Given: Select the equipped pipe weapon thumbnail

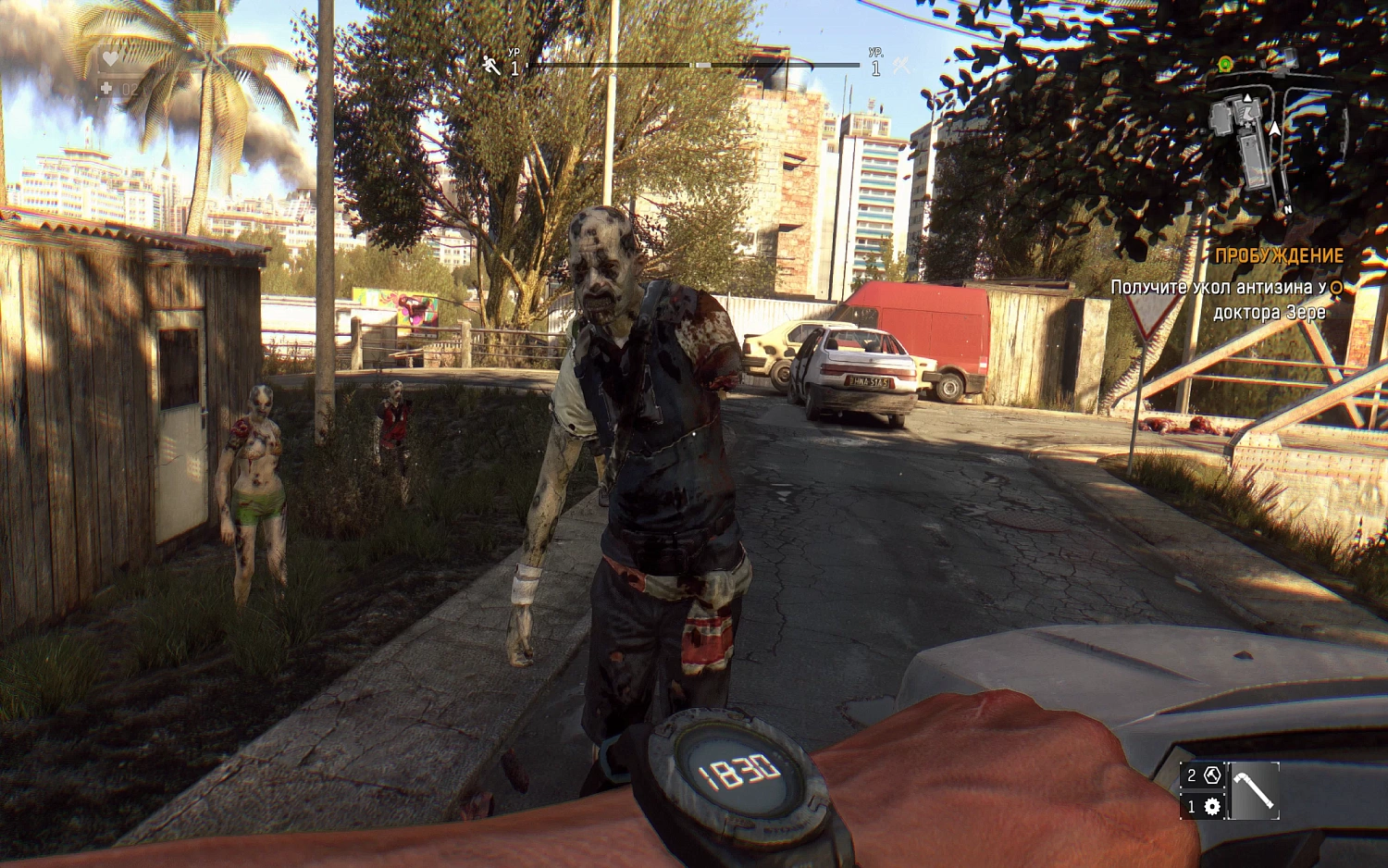Looking at the screenshot, I should coord(1254,792).
